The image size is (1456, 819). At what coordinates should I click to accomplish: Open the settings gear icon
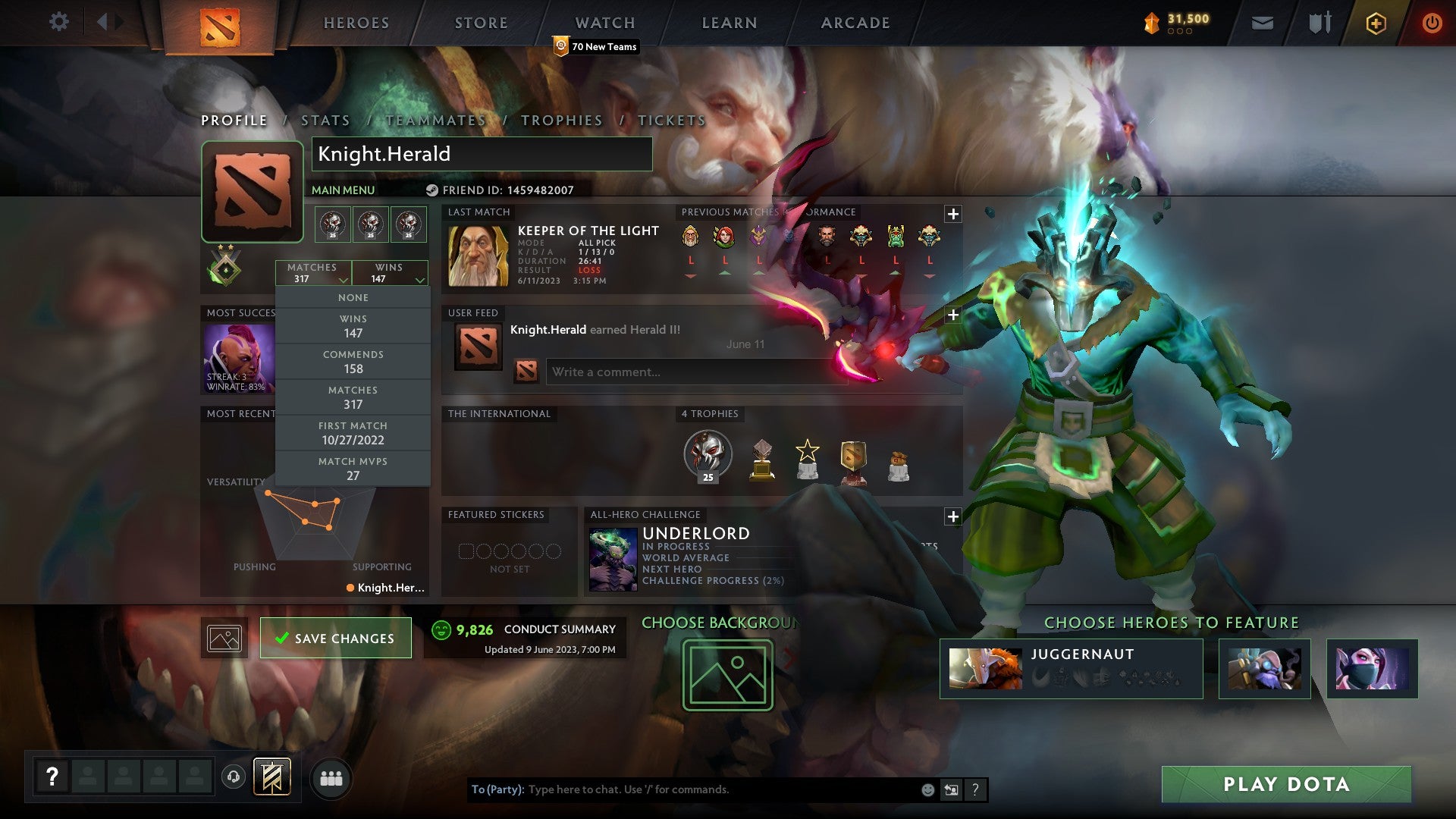tap(59, 22)
